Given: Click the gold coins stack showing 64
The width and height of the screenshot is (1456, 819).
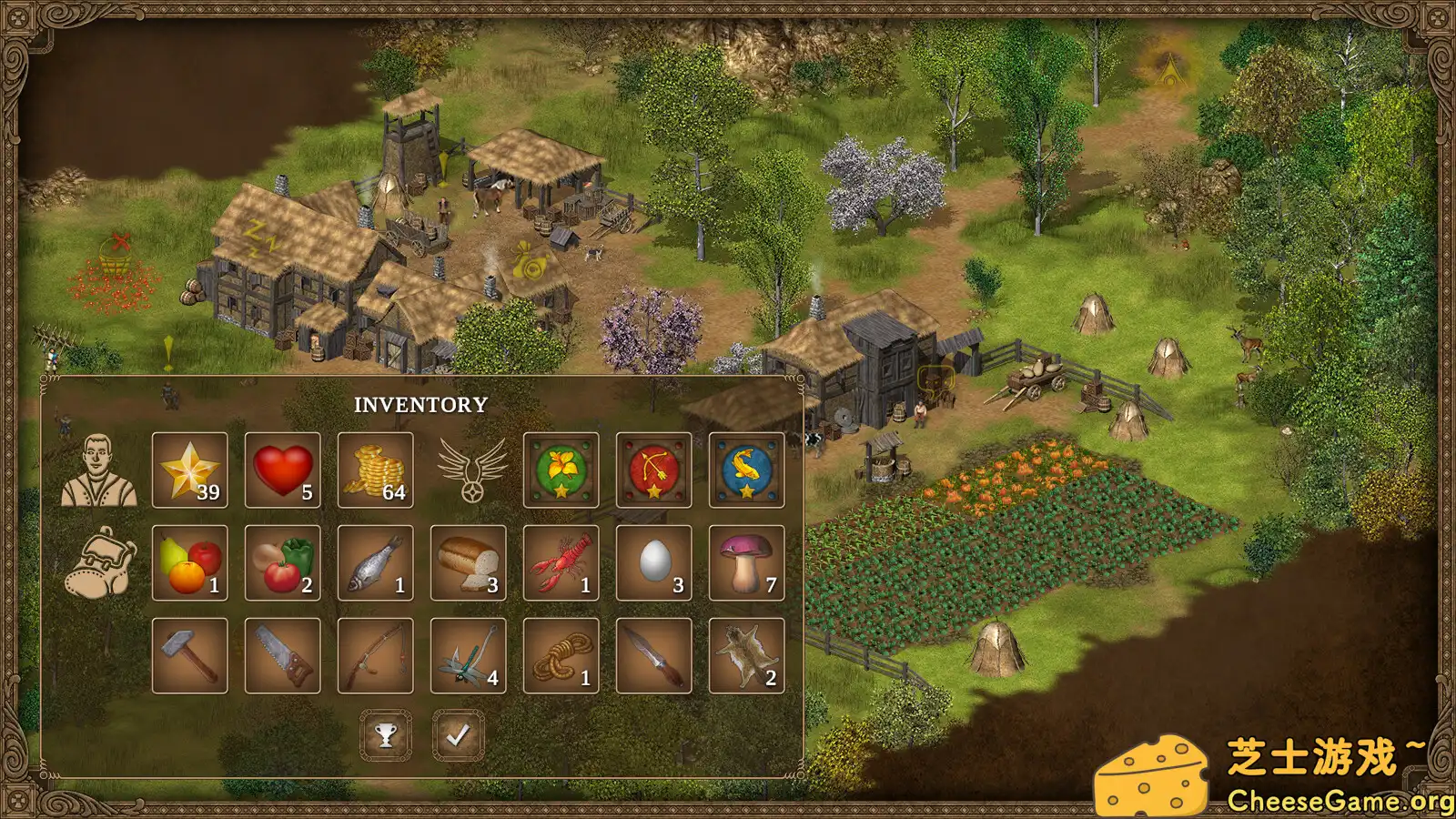Looking at the screenshot, I should (x=375, y=470).
